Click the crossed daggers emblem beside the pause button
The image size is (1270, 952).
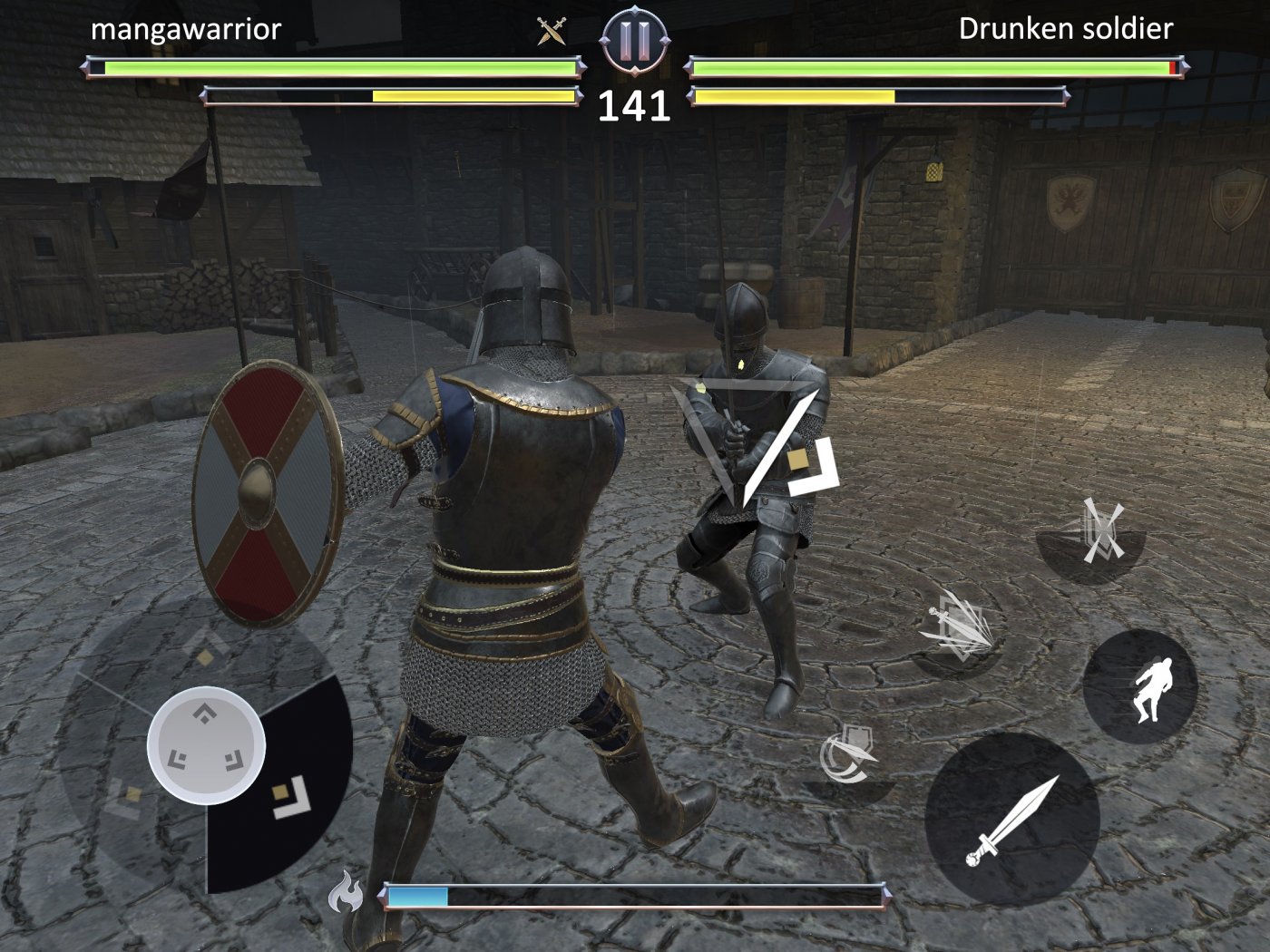tap(551, 30)
